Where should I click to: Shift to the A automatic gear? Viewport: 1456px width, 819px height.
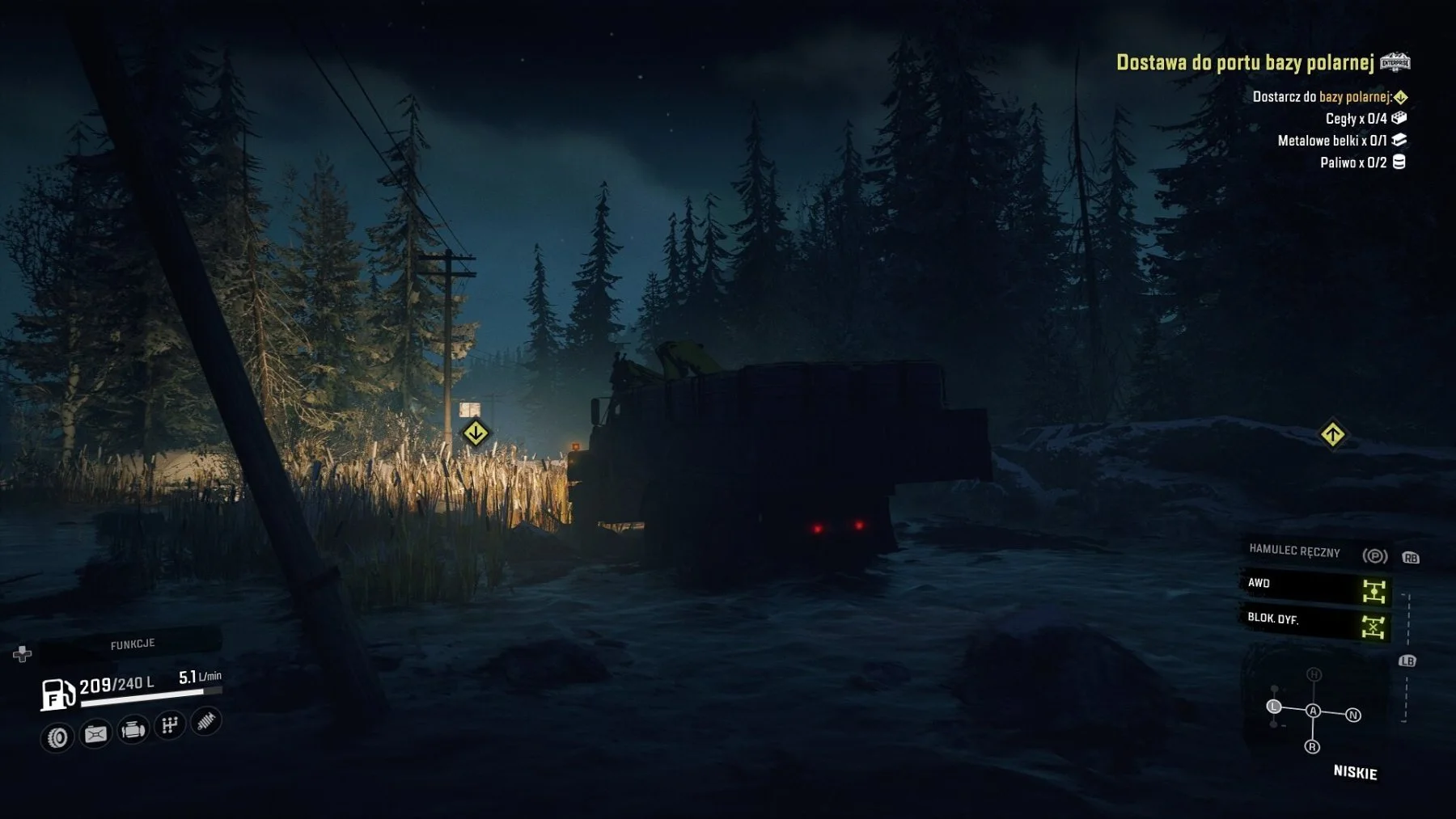(x=1313, y=711)
